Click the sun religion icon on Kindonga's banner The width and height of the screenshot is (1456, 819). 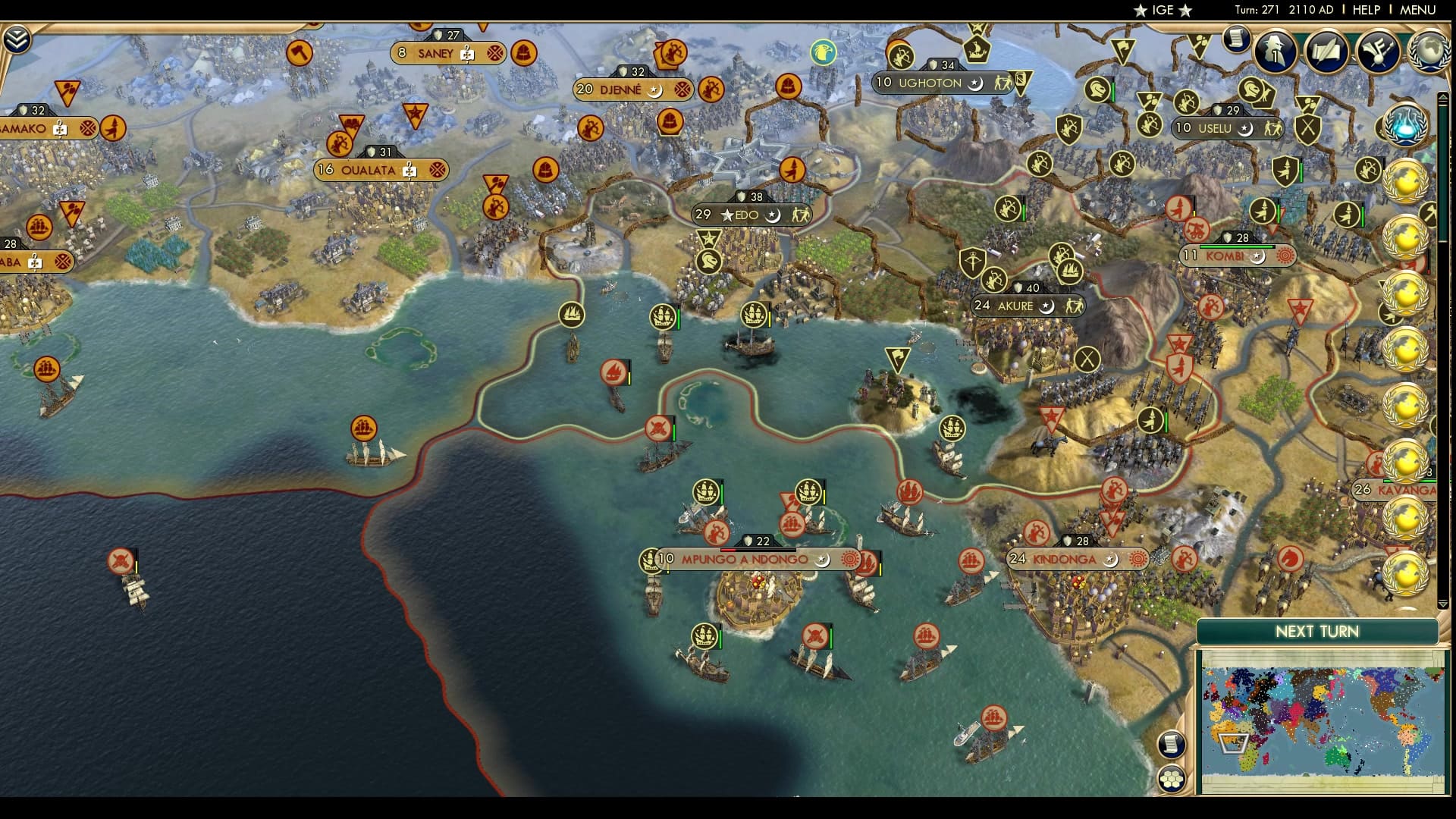tap(1137, 559)
